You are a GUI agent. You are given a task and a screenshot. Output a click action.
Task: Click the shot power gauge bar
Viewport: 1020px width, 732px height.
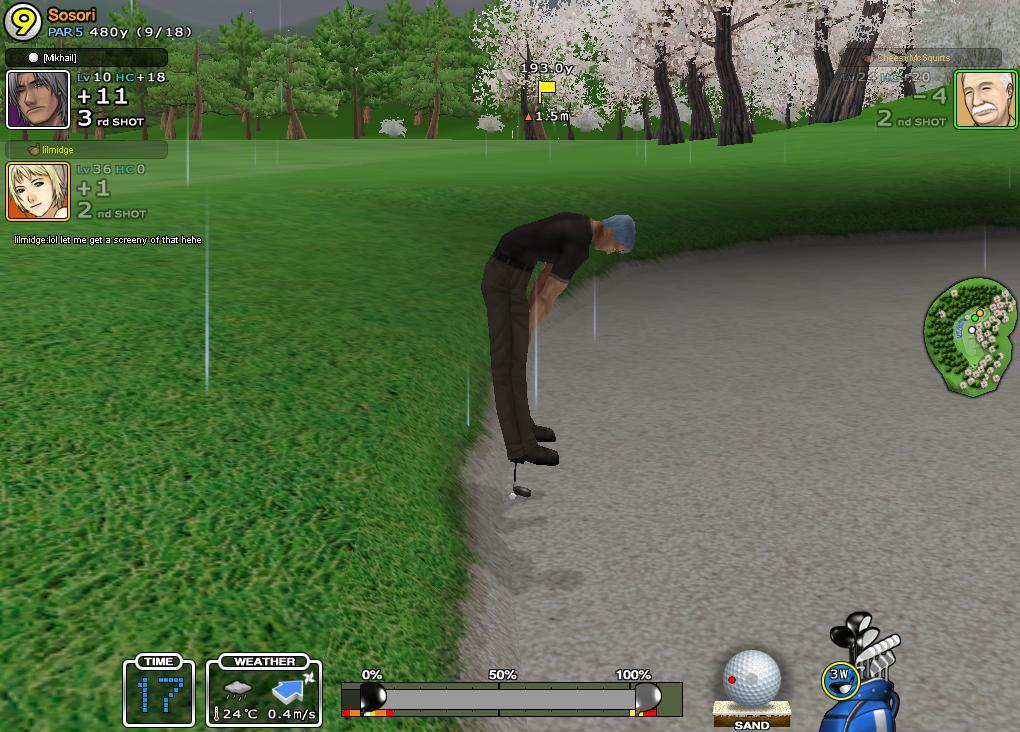pos(511,698)
